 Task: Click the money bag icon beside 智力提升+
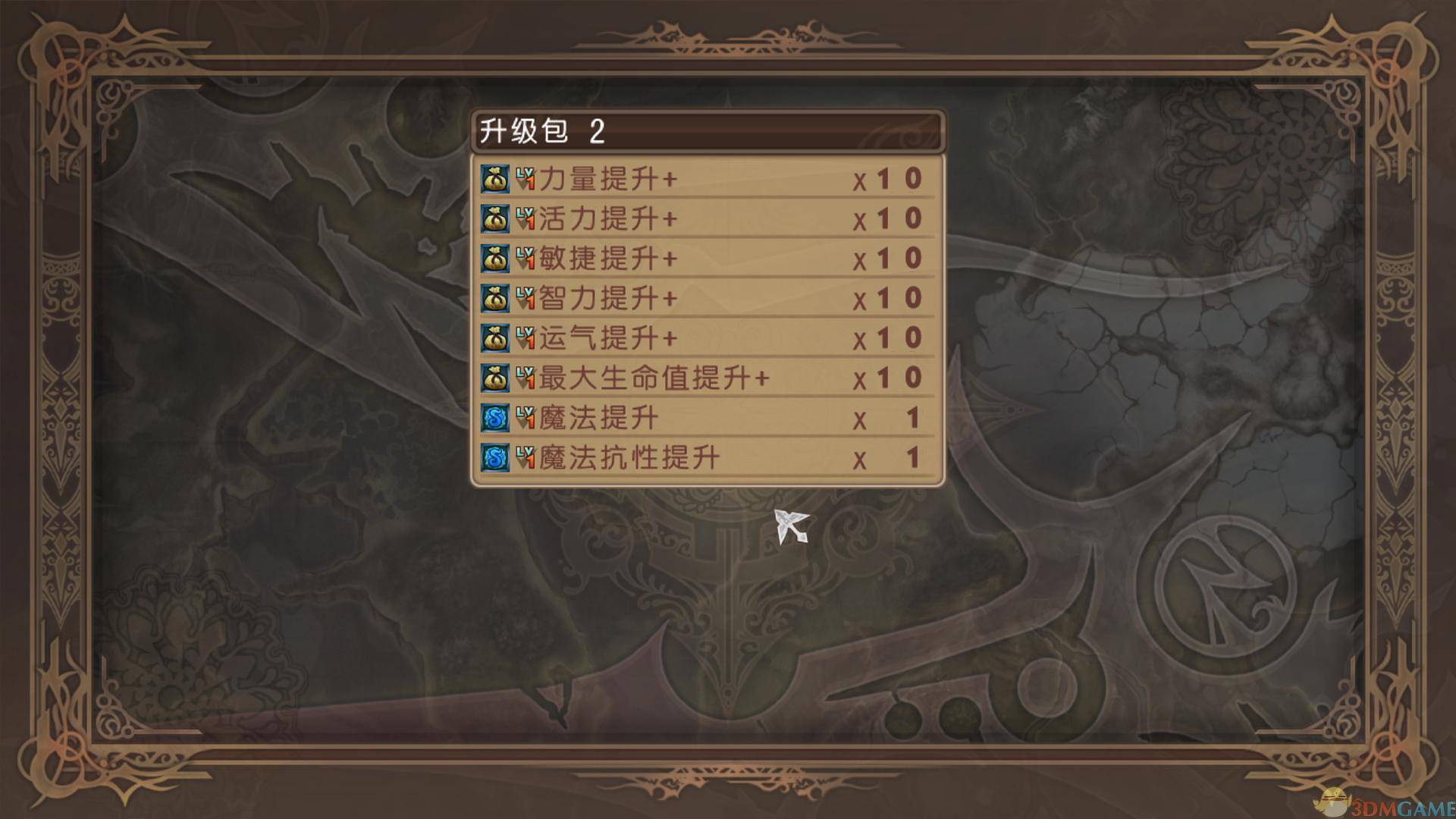click(495, 300)
